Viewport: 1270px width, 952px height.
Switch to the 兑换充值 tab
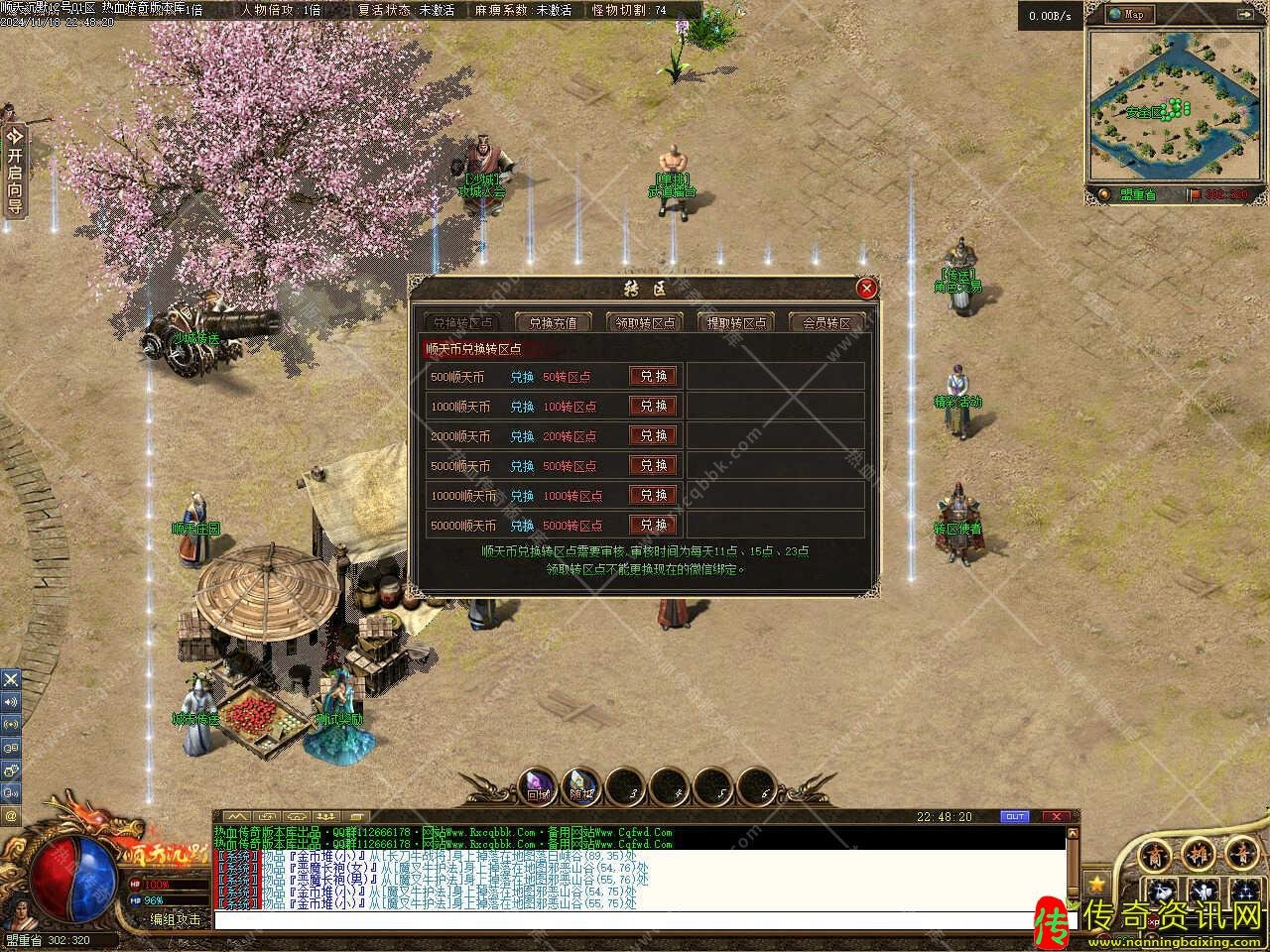(553, 322)
